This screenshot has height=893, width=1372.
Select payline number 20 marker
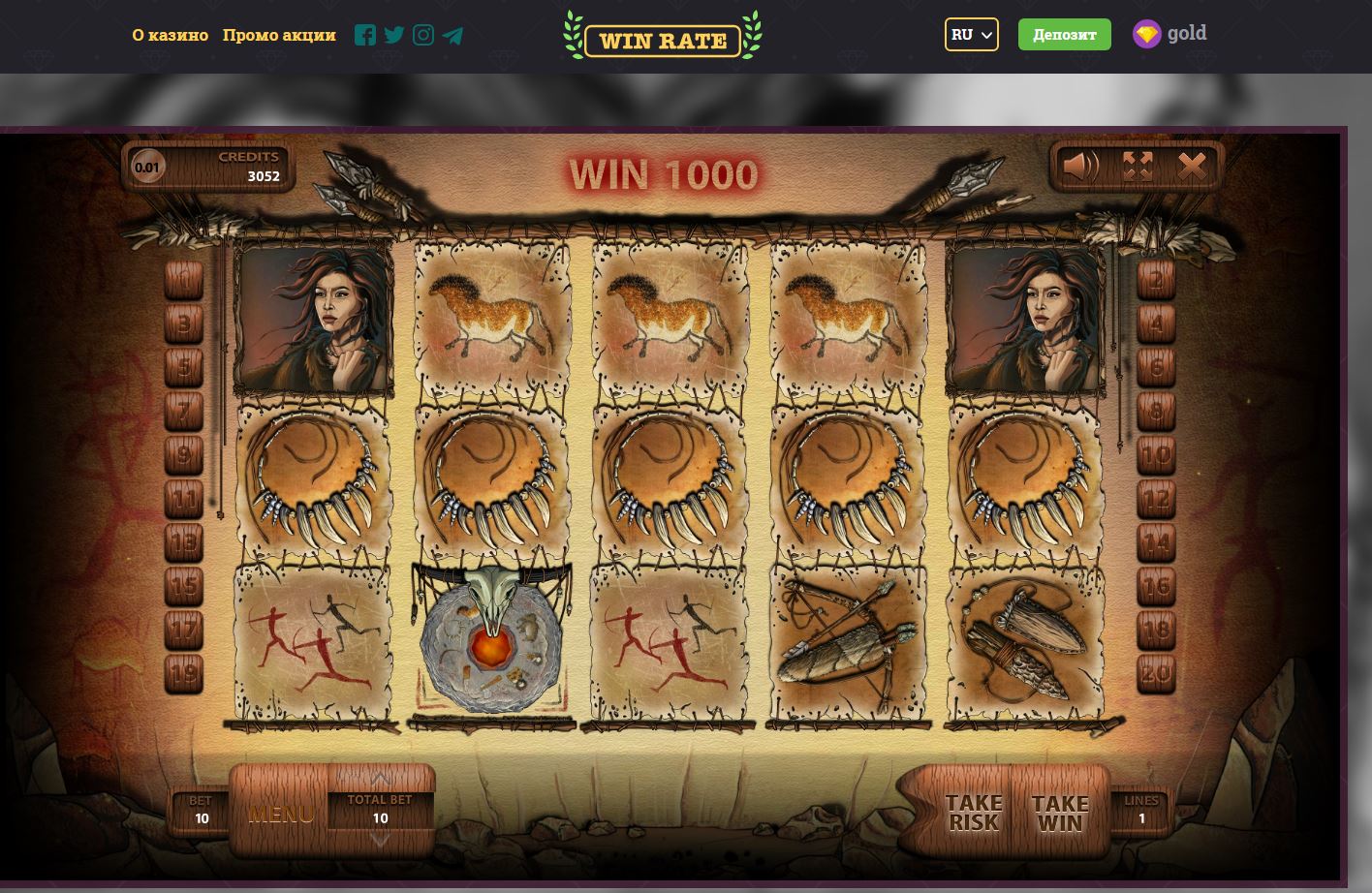coord(1156,672)
